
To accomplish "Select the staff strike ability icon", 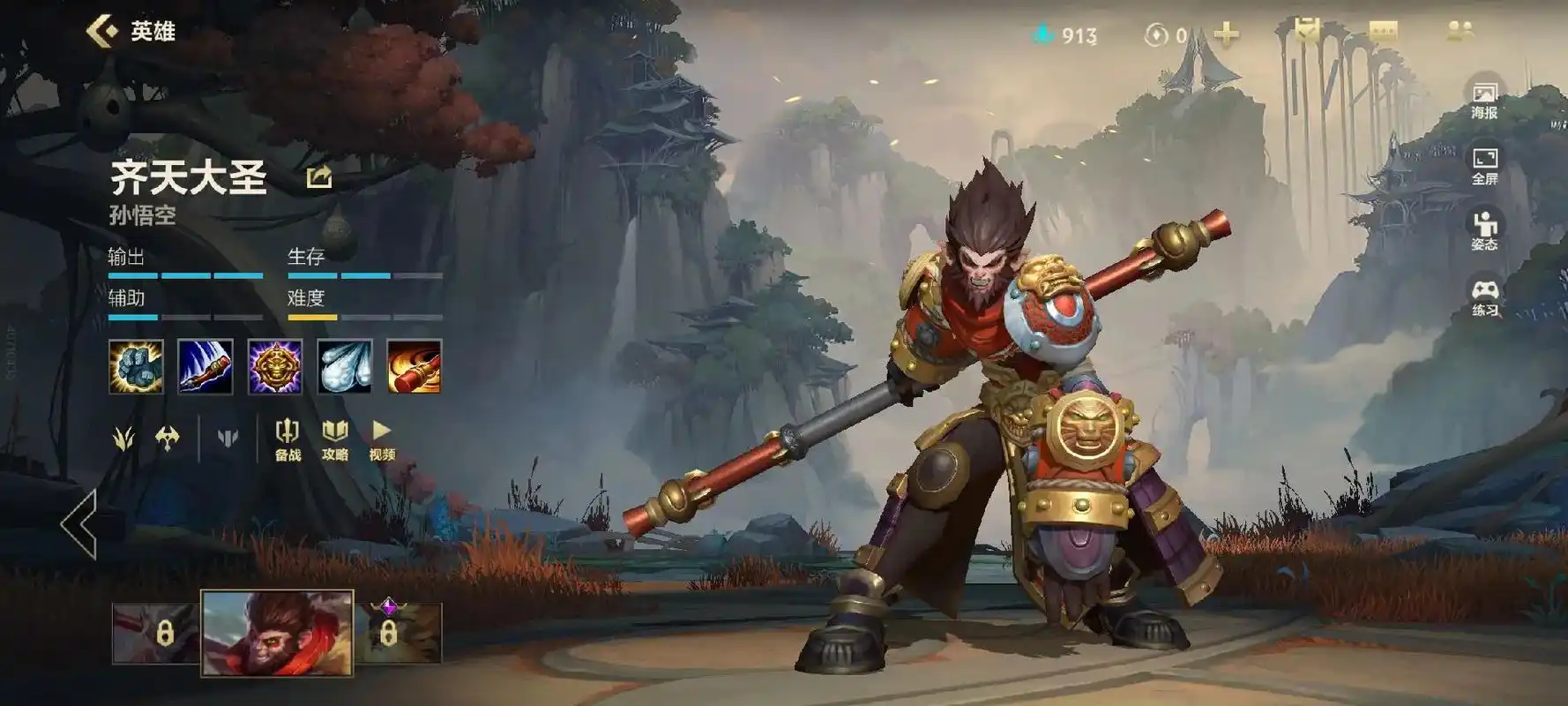I will [205, 366].
